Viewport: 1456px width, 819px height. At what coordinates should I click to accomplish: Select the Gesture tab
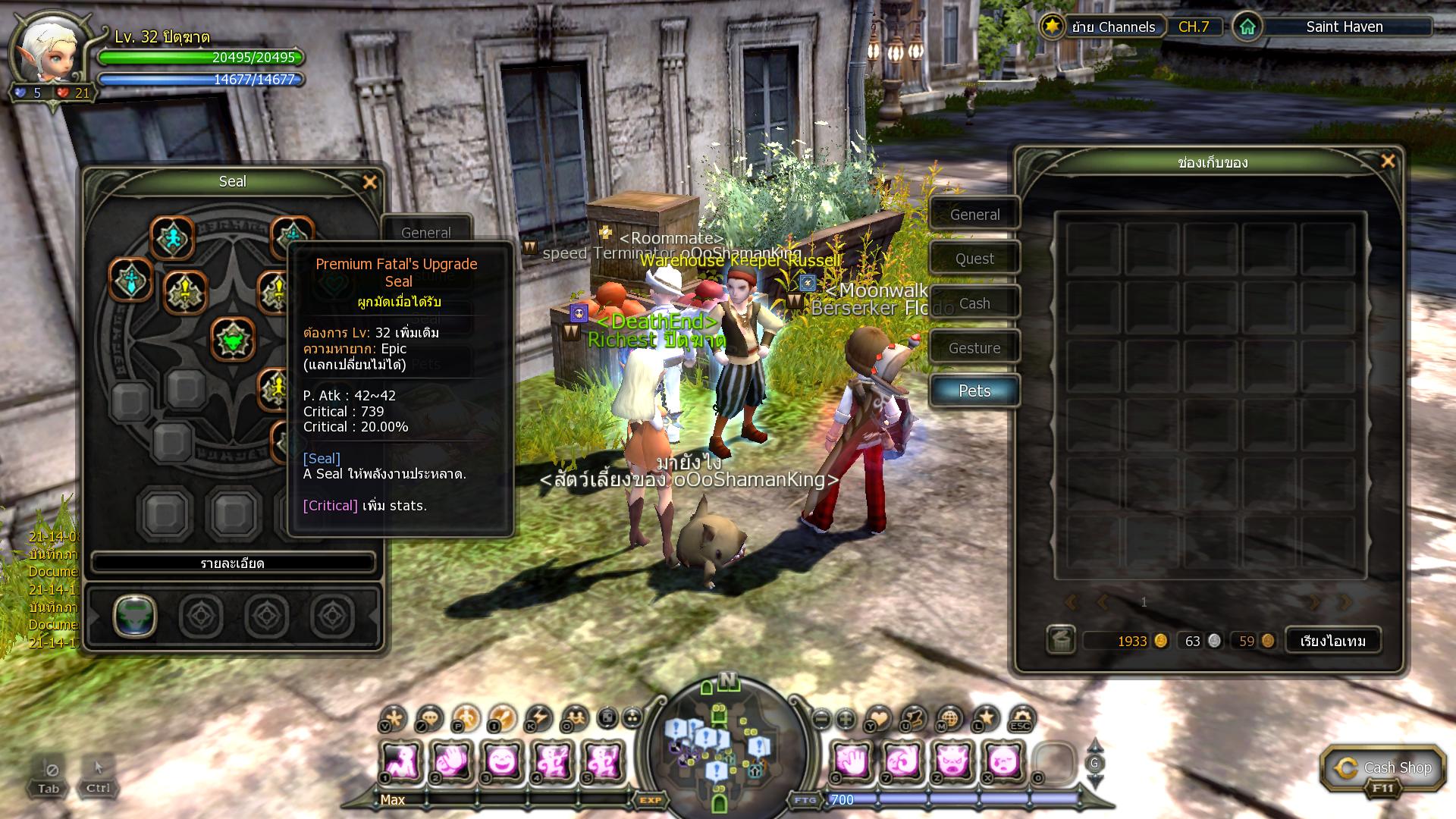click(974, 348)
